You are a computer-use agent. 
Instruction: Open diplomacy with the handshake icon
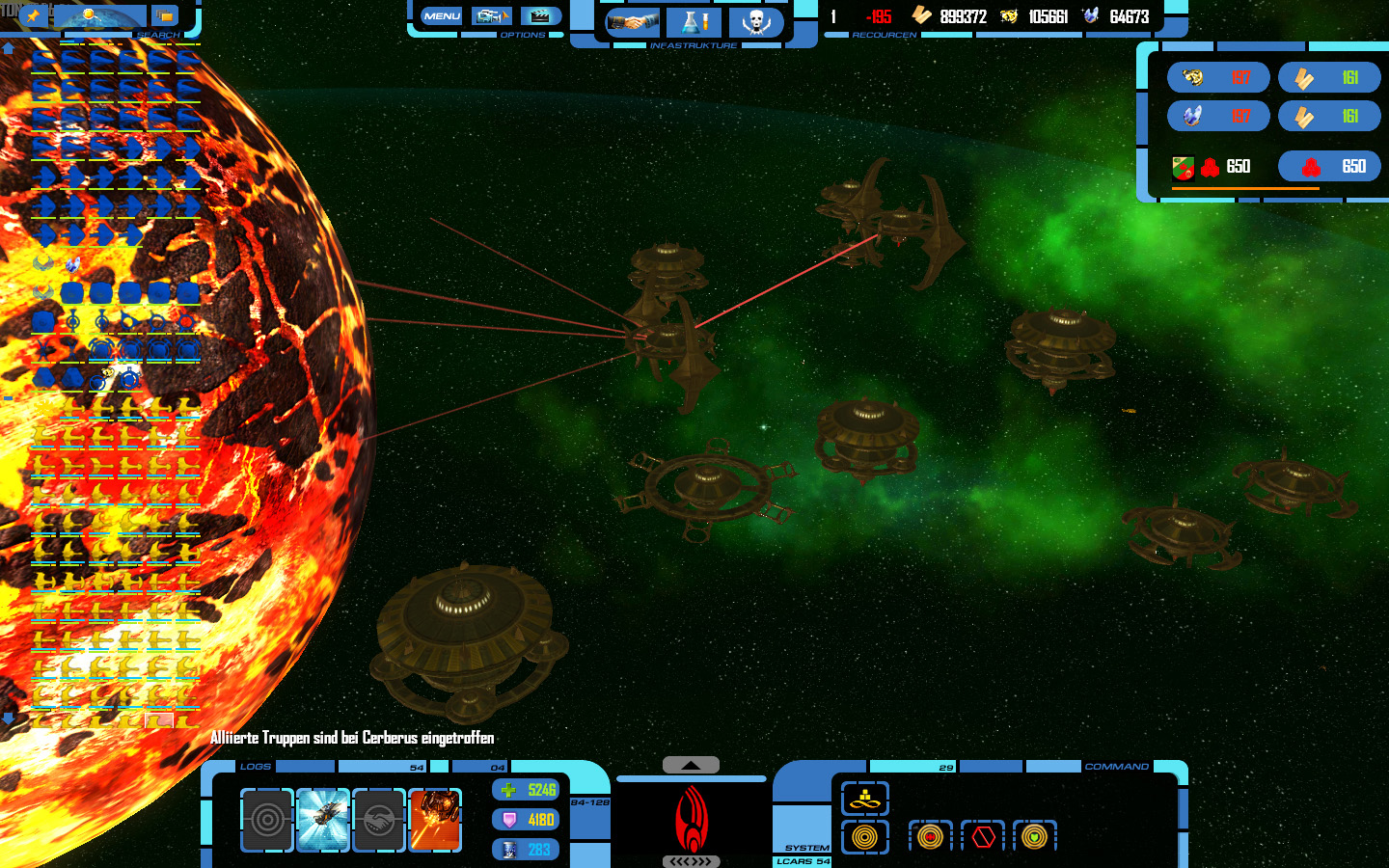point(632,22)
